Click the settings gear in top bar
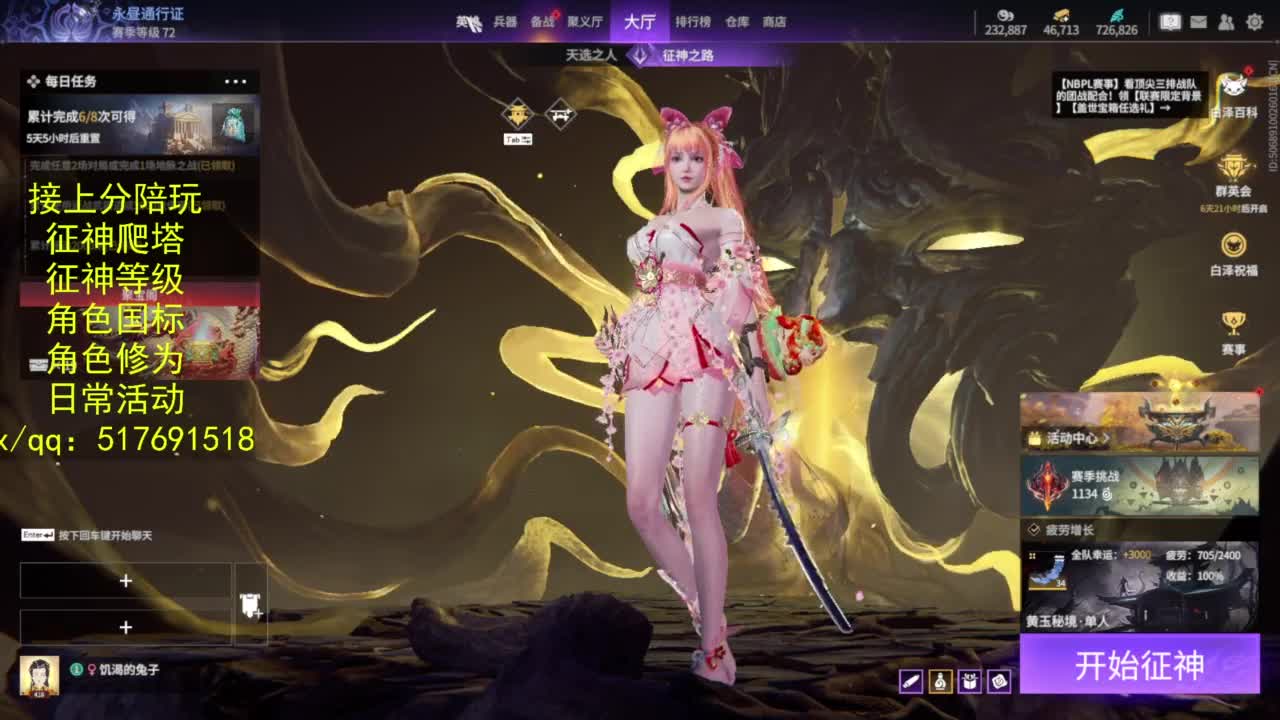1280x720 pixels. 1255,22
